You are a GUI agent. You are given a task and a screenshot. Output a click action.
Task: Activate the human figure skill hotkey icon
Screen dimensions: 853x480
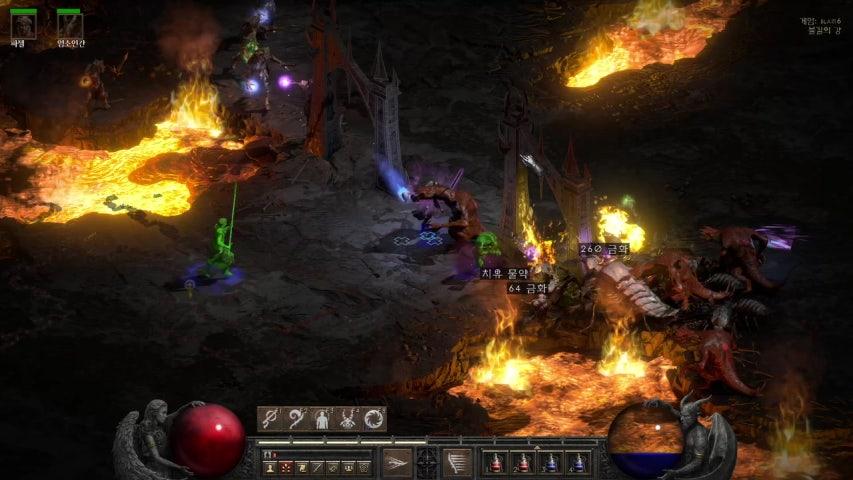322,419
